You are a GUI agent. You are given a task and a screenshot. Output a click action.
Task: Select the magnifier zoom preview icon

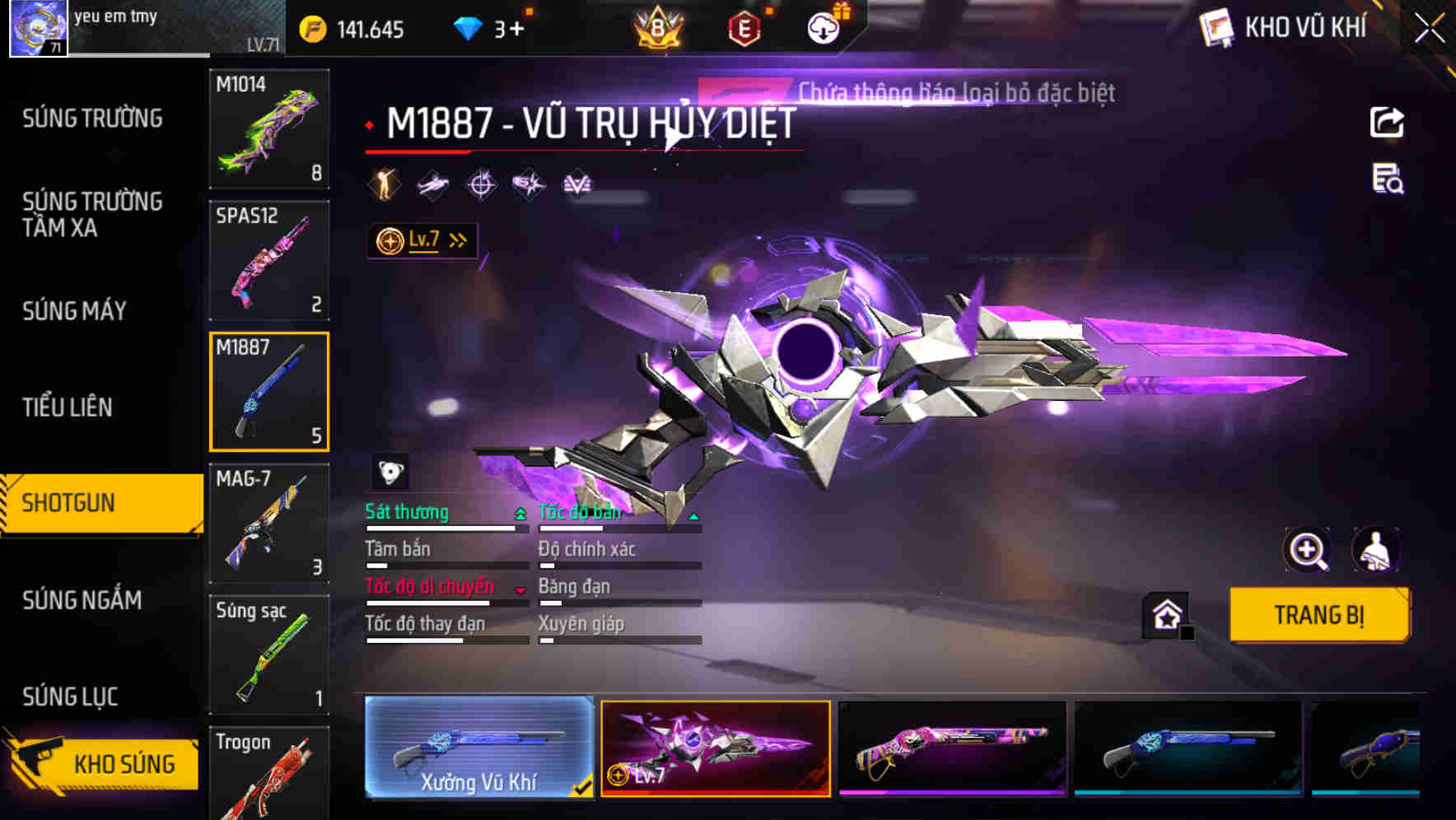click(1309, 550)
